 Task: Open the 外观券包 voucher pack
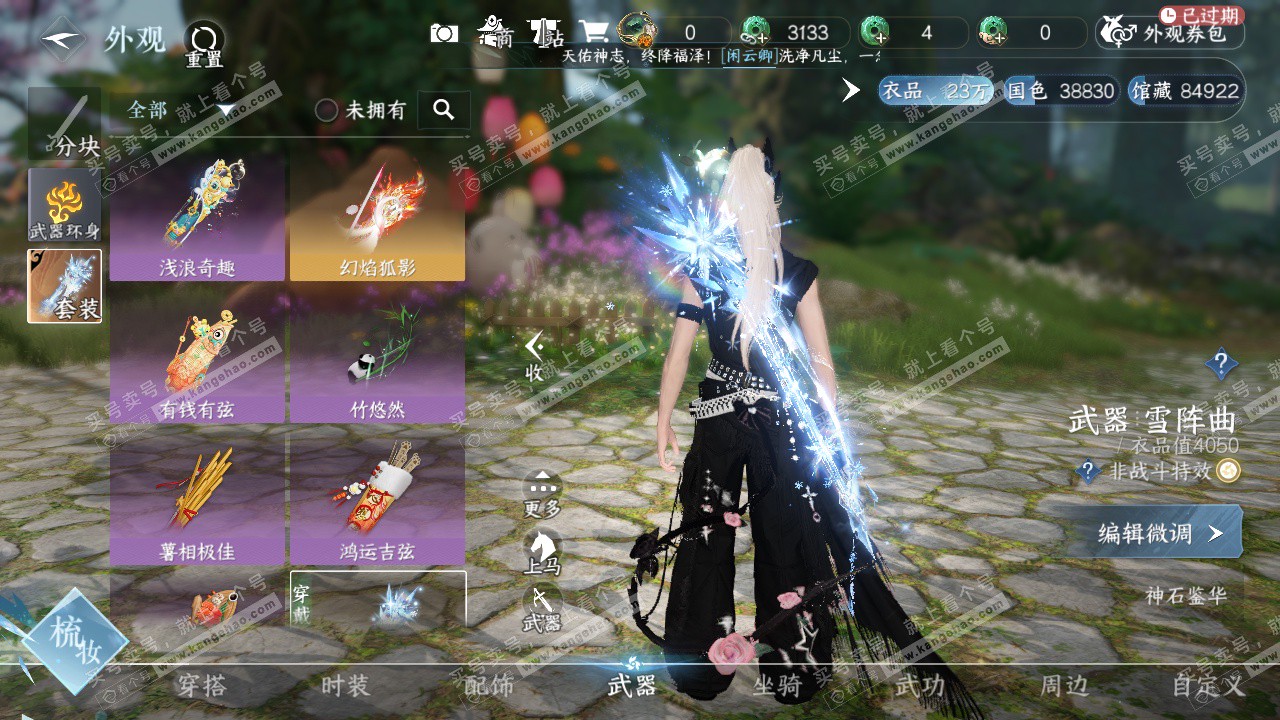pos(1171,33)
